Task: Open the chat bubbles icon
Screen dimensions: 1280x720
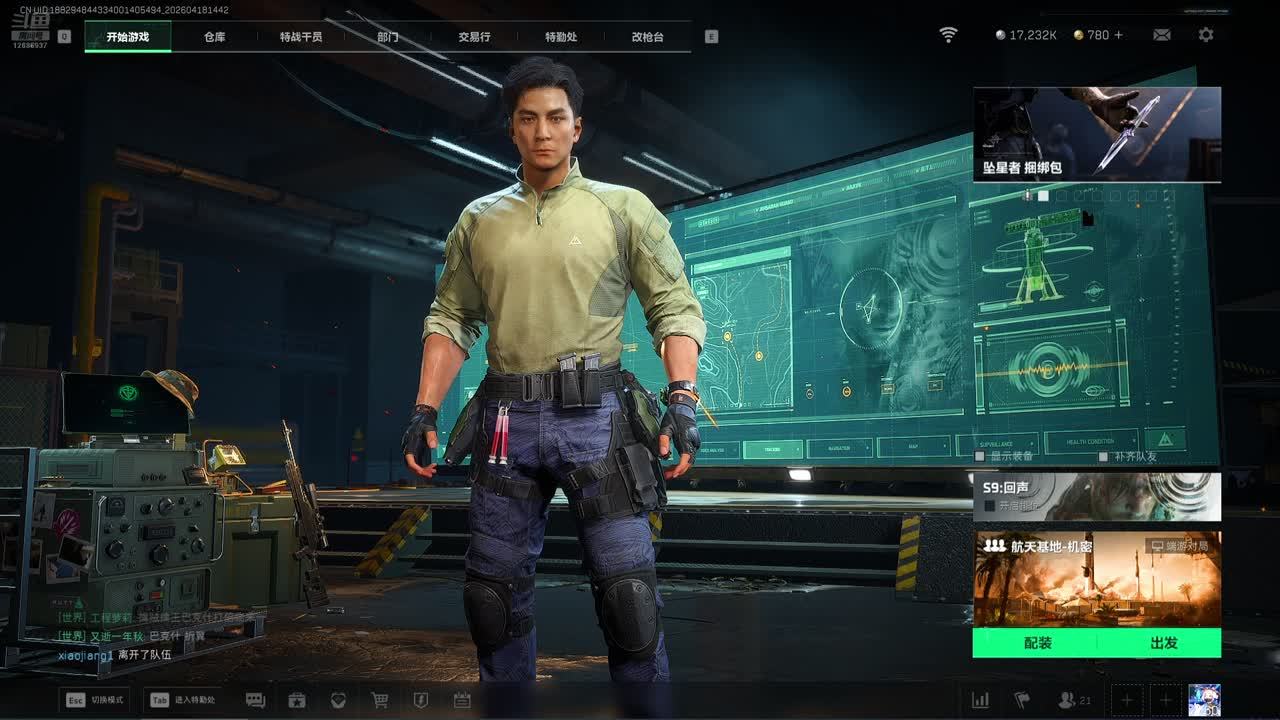Action: click(x=255, y=700)
